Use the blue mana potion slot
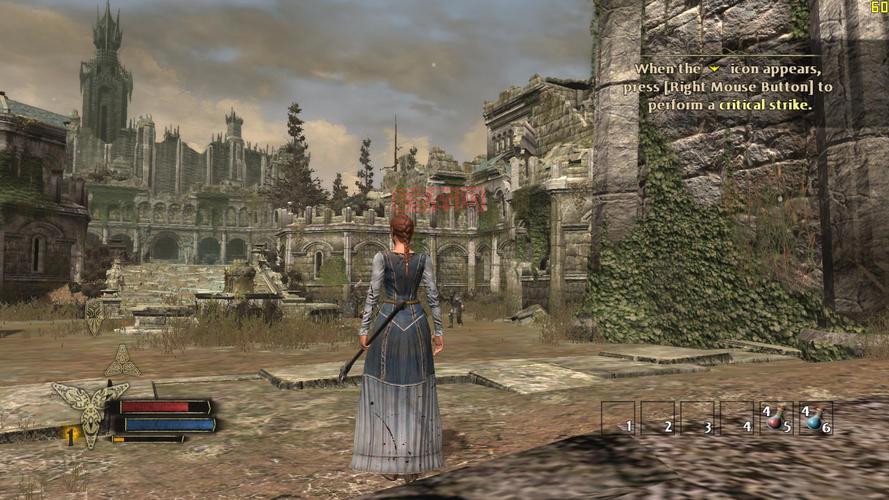 click(x=814, y=418)
